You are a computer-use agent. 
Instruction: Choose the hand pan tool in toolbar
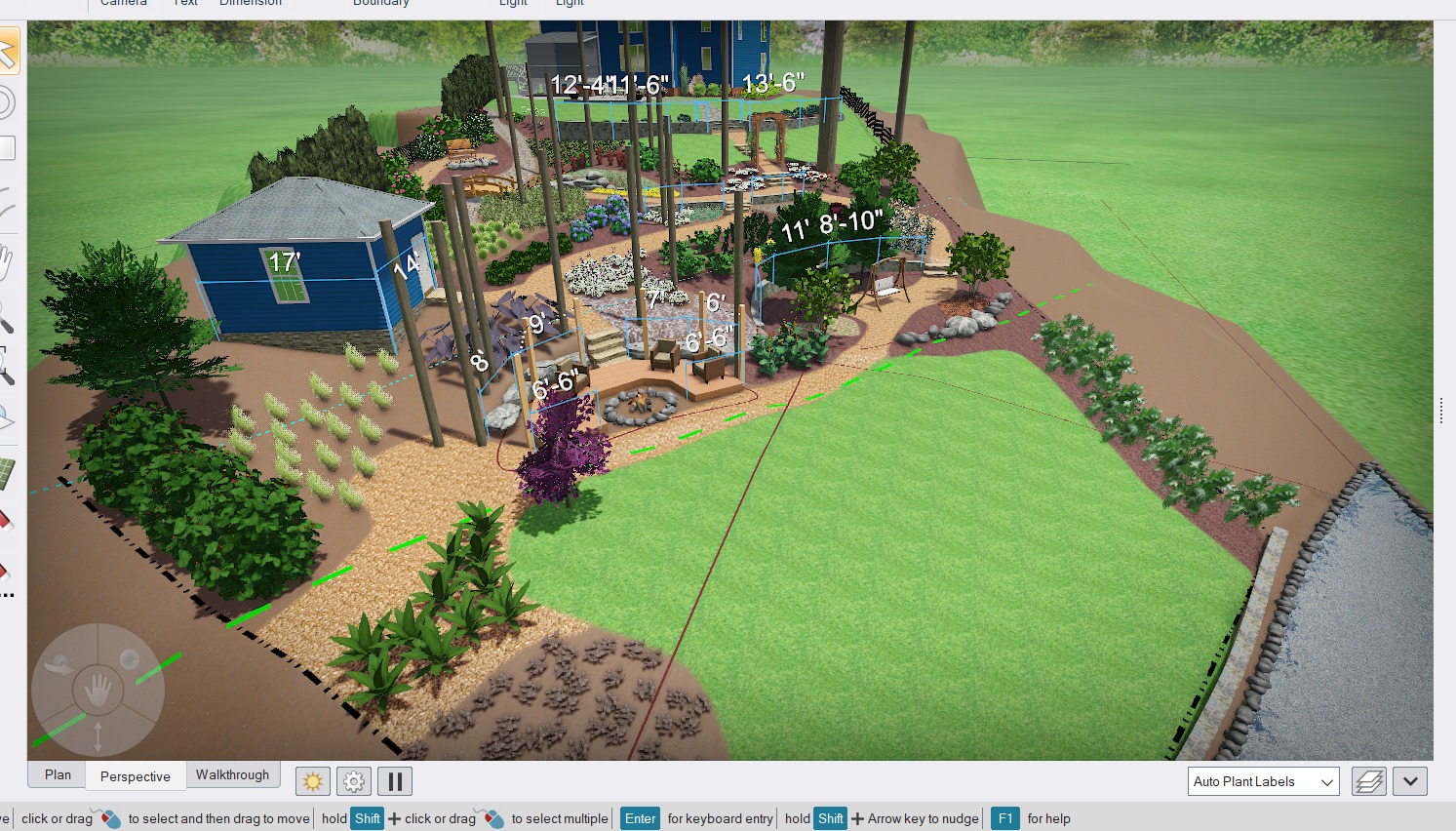pos(6,261)
